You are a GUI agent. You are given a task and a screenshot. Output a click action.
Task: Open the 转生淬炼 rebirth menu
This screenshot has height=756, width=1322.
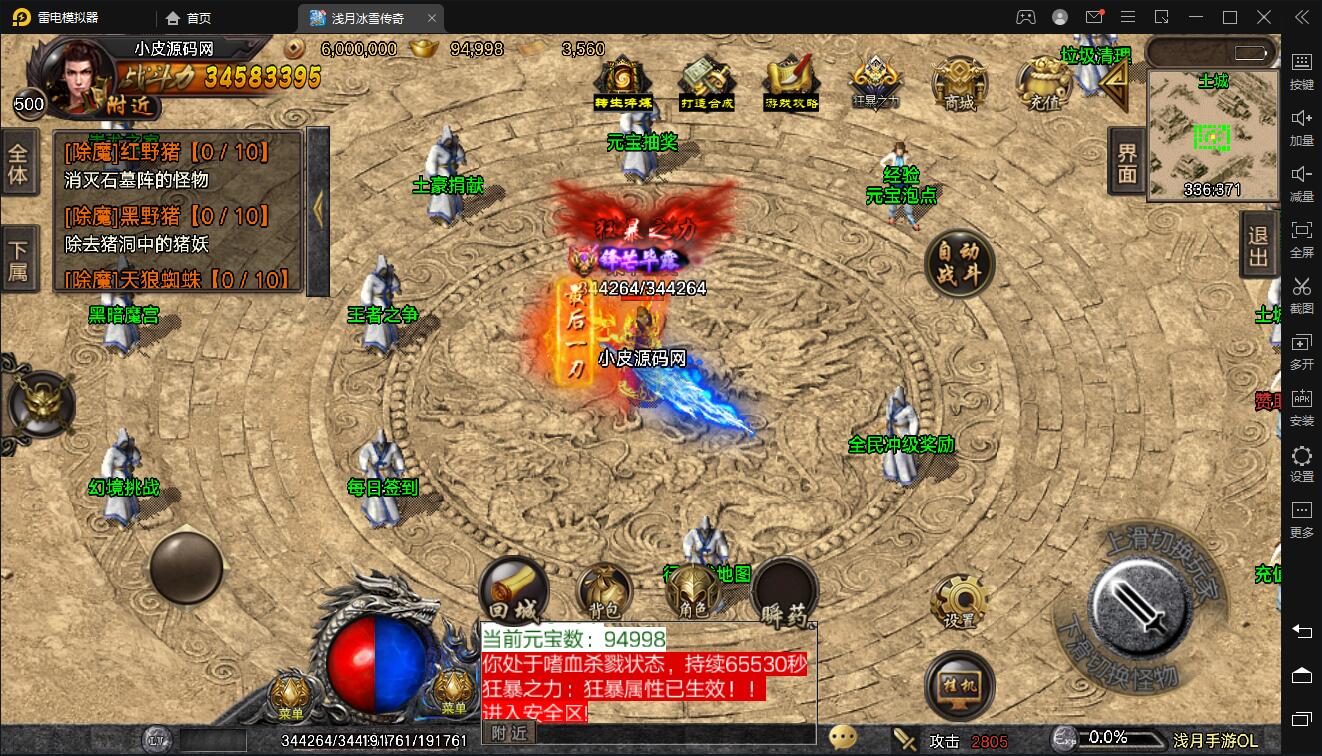coord(623,82)
